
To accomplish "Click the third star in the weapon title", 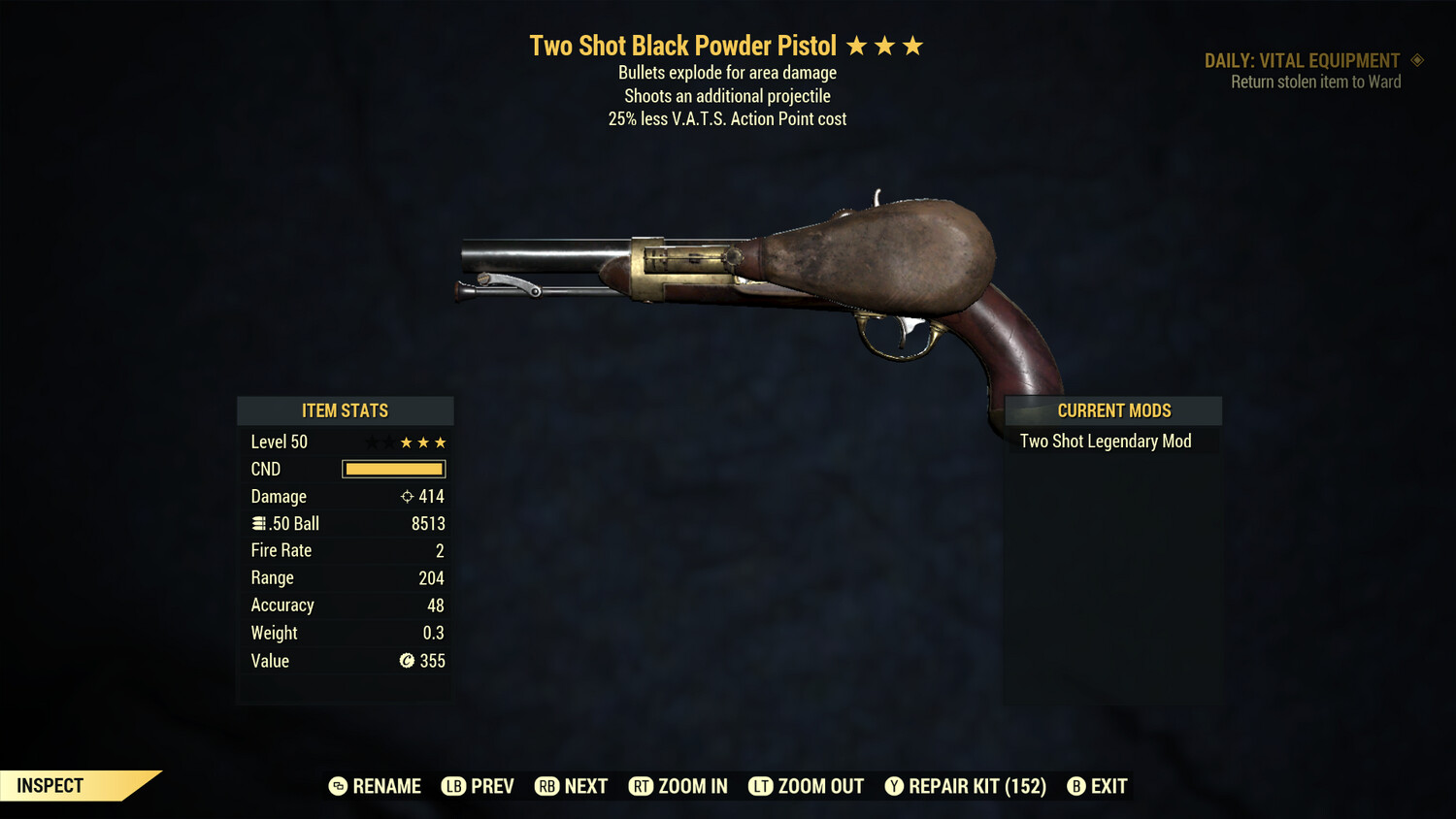I will (x=913, y=45).
